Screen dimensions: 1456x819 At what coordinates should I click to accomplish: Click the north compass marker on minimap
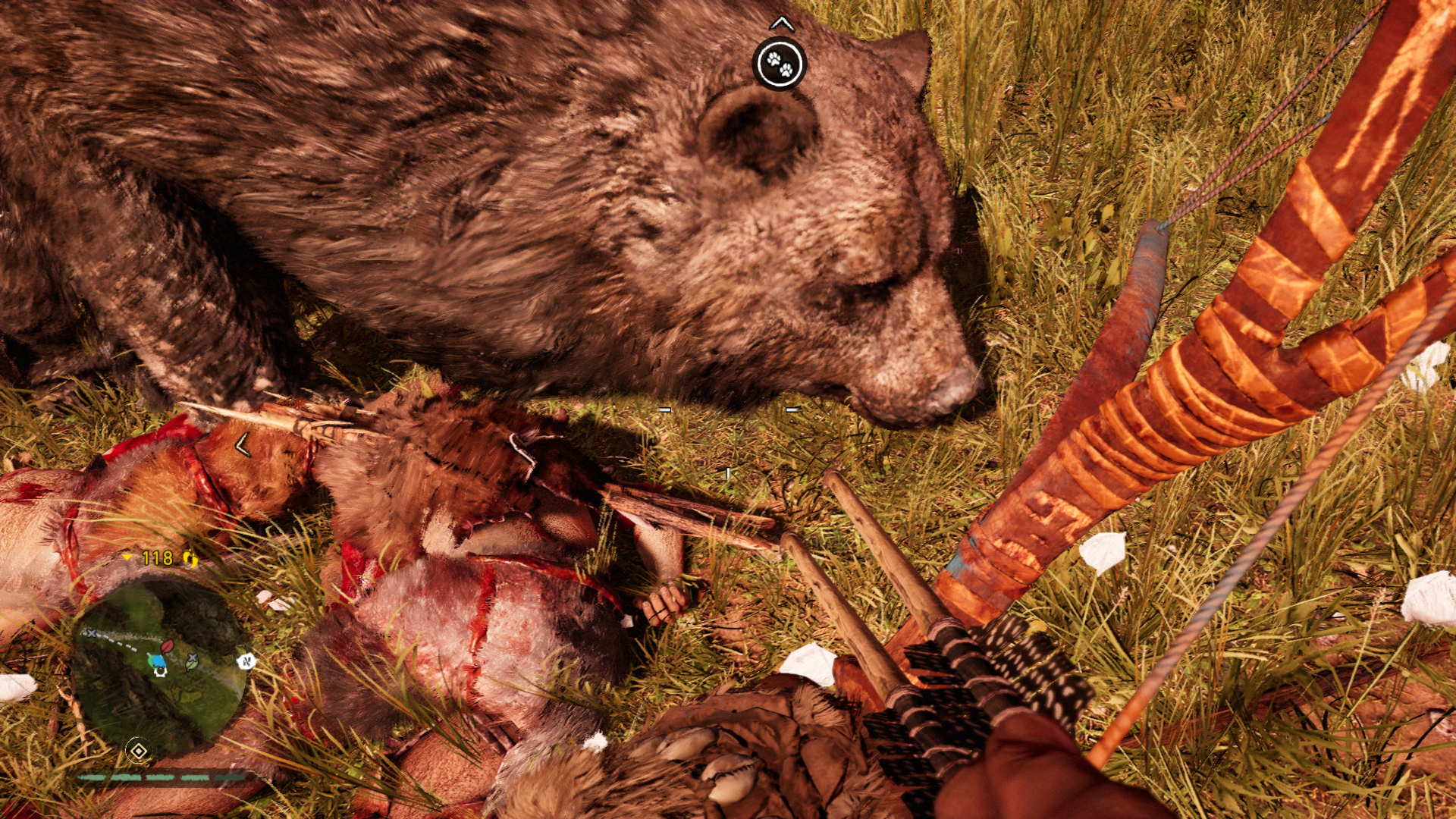[246, 661]
